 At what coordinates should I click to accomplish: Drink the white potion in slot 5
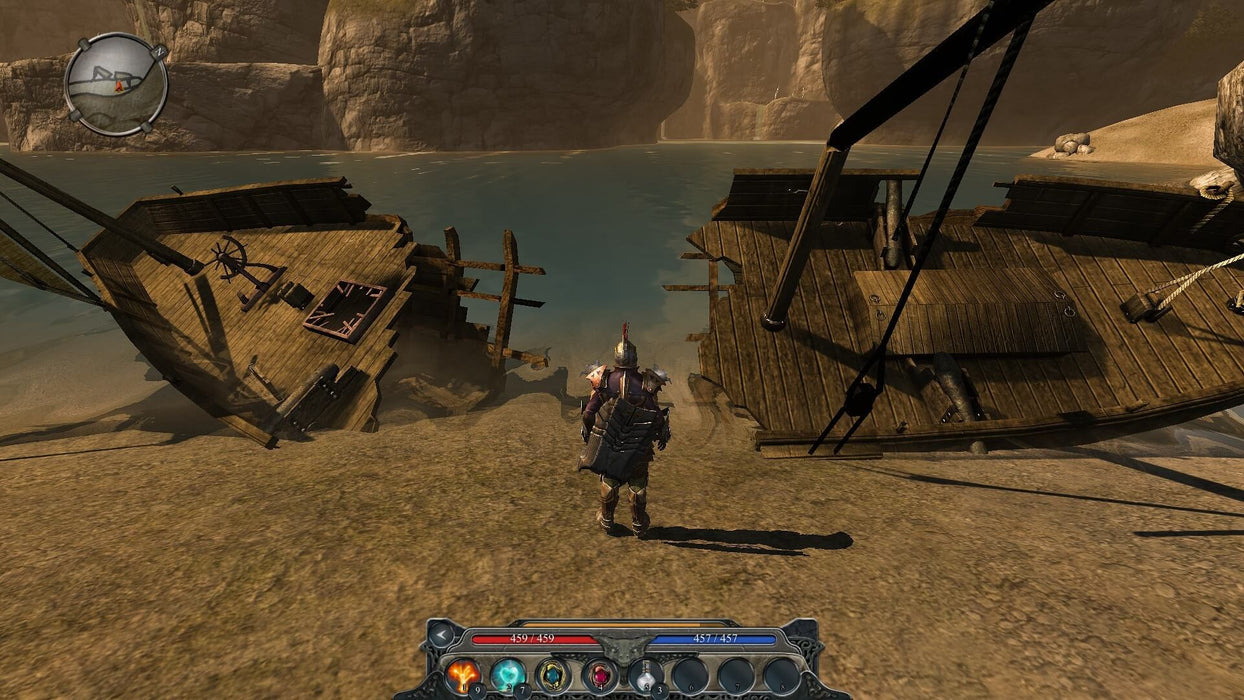(645, 675)
